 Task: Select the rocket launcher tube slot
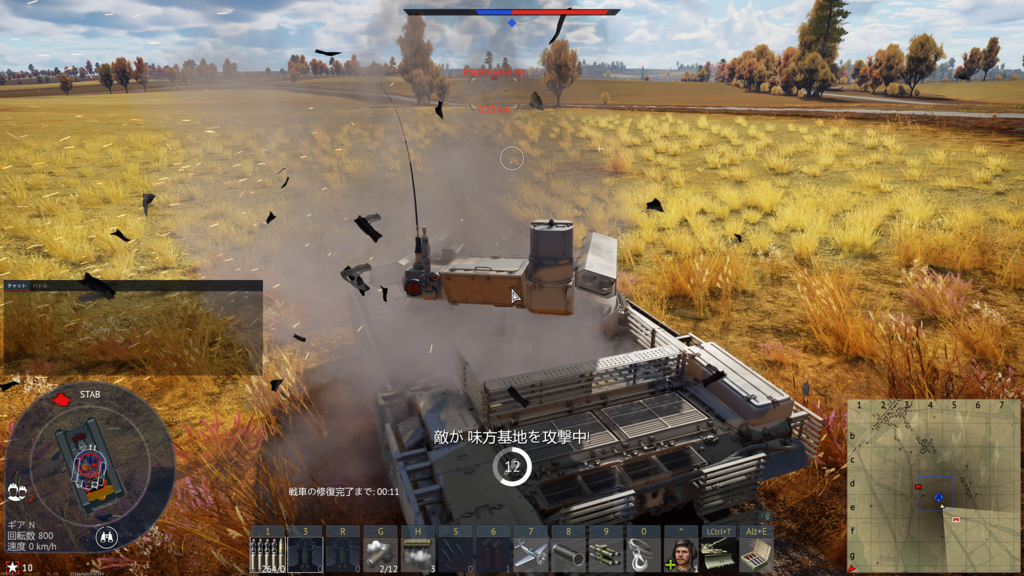(x=569, y=553)
